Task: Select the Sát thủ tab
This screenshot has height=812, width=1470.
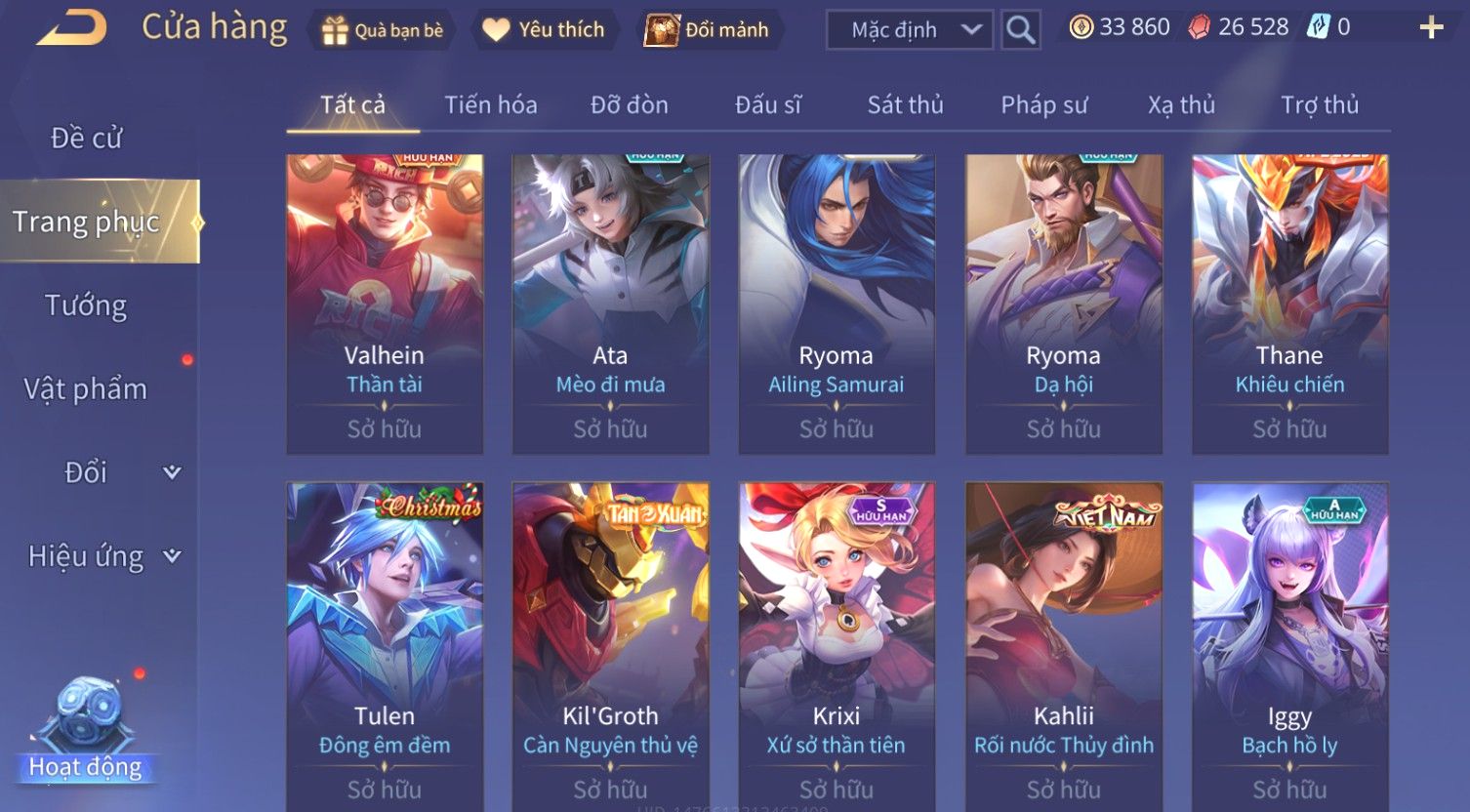Action: point(905,104)
